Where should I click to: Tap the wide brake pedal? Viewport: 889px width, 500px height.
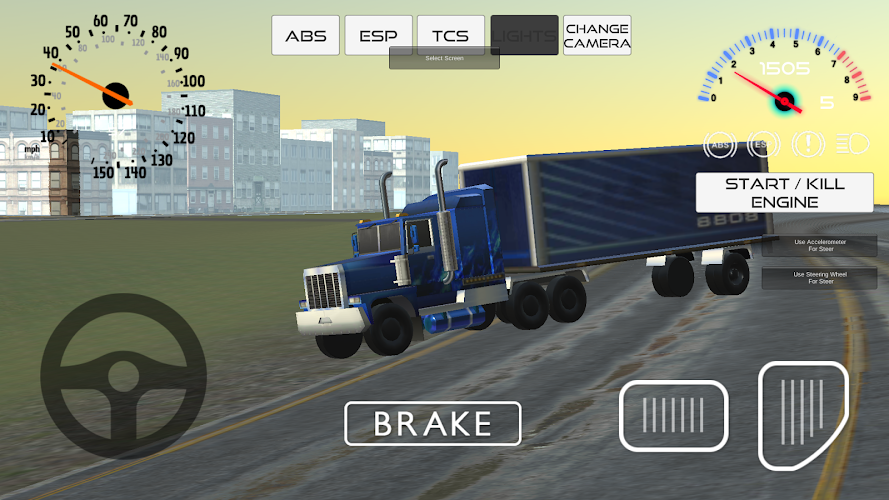tap(674, 415)
